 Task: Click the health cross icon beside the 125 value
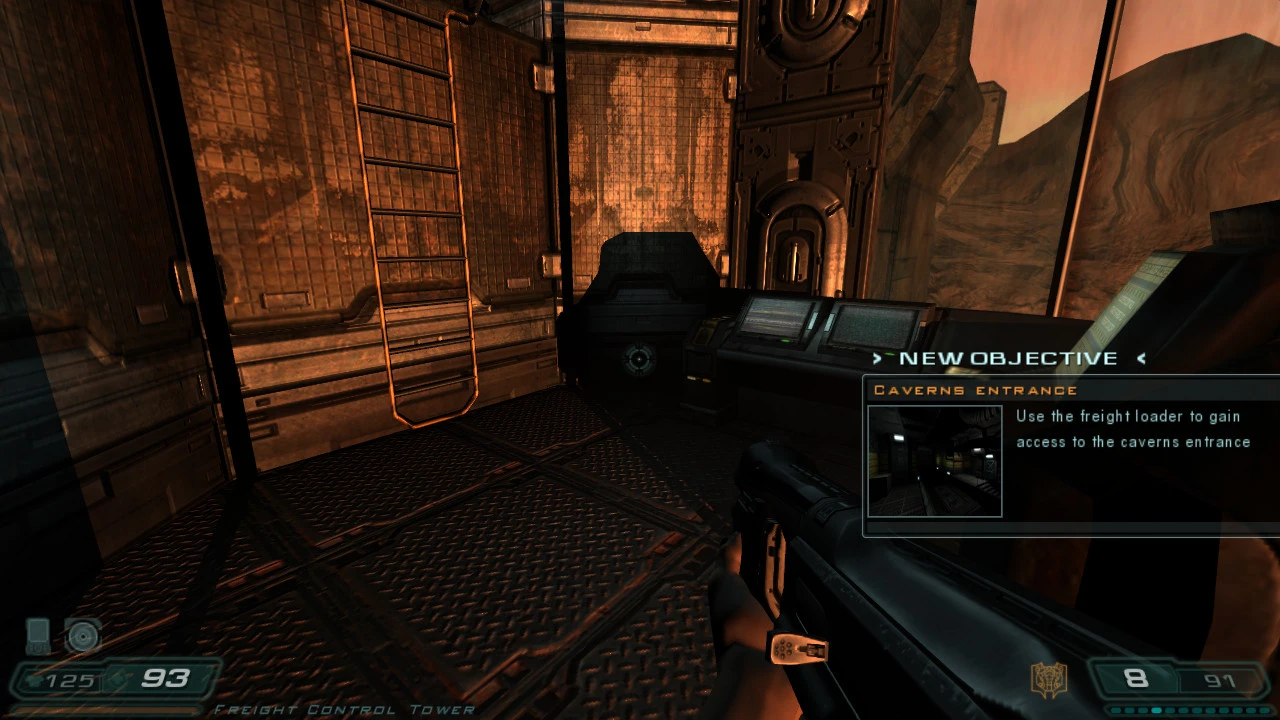(x=35, y=678)
